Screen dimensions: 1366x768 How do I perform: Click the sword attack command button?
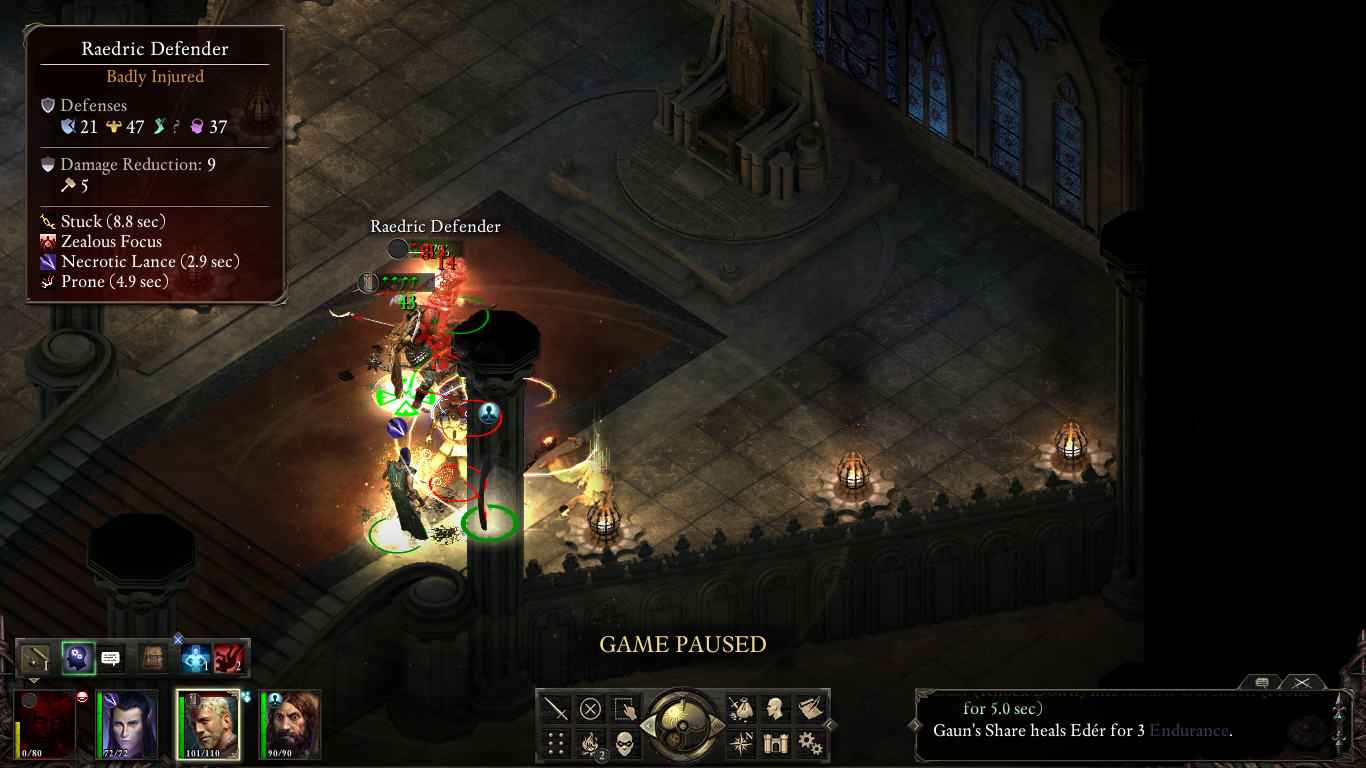557,709
